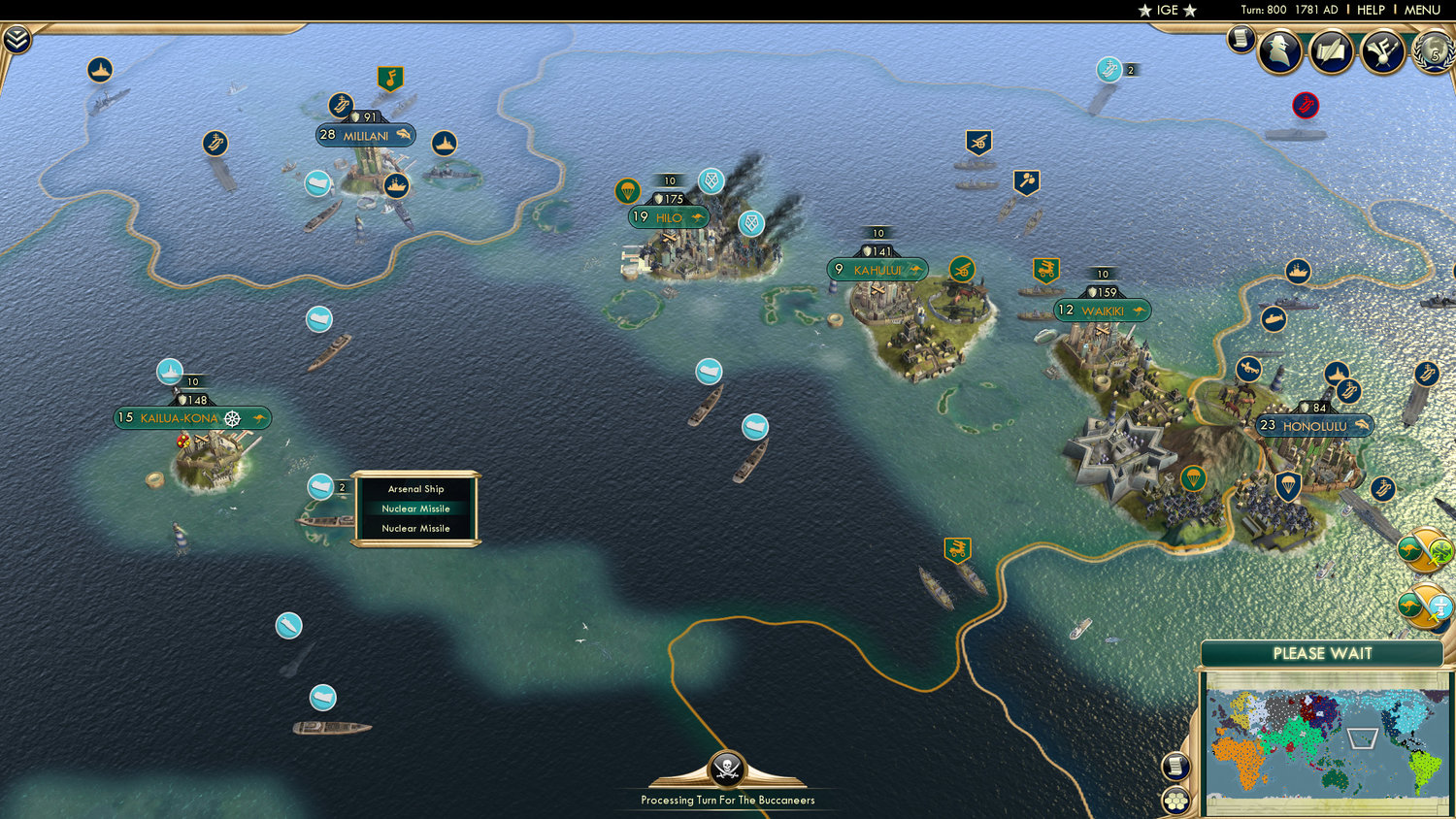Select the artillery unit icon near Kahului

(x=962, y=270)
